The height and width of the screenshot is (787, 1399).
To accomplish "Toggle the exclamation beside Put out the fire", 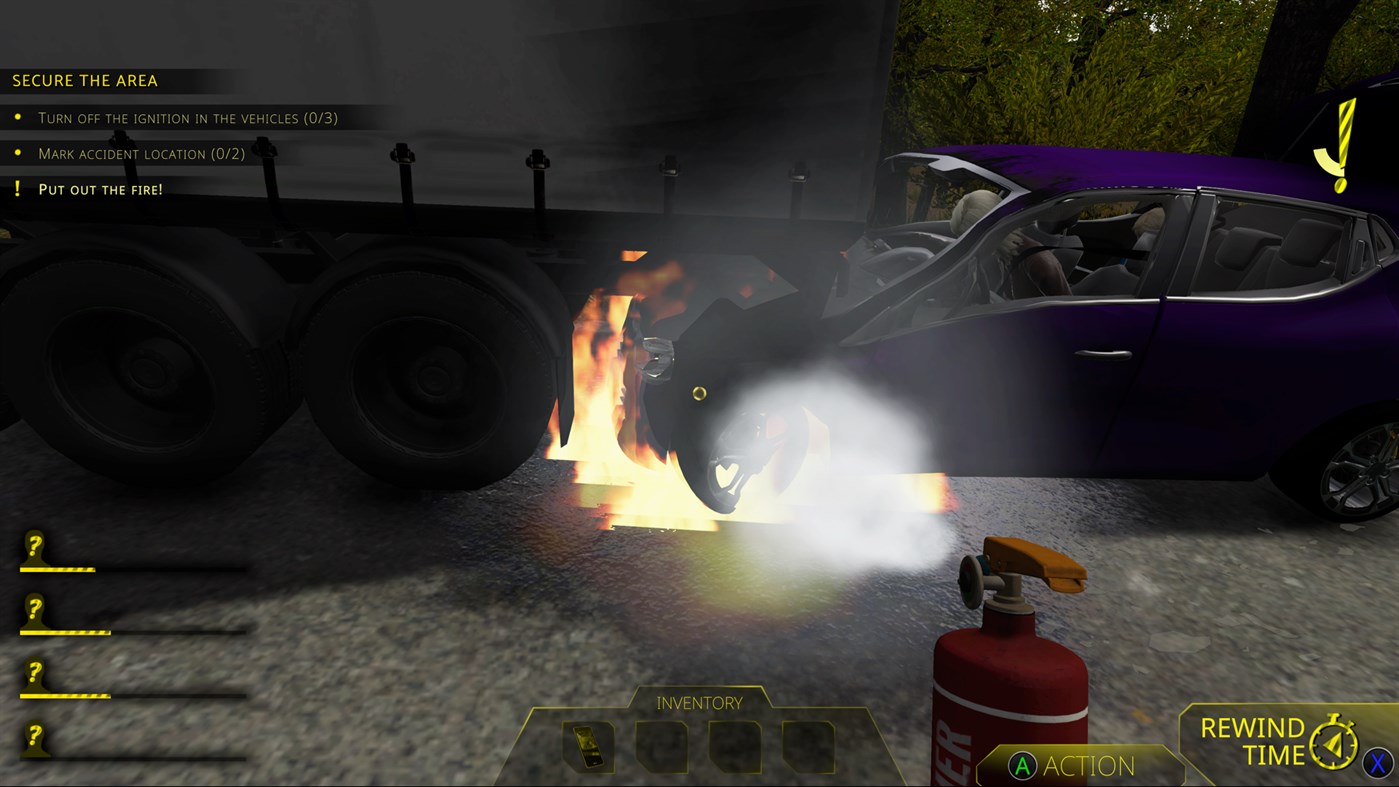I will (x=17, y=188).
